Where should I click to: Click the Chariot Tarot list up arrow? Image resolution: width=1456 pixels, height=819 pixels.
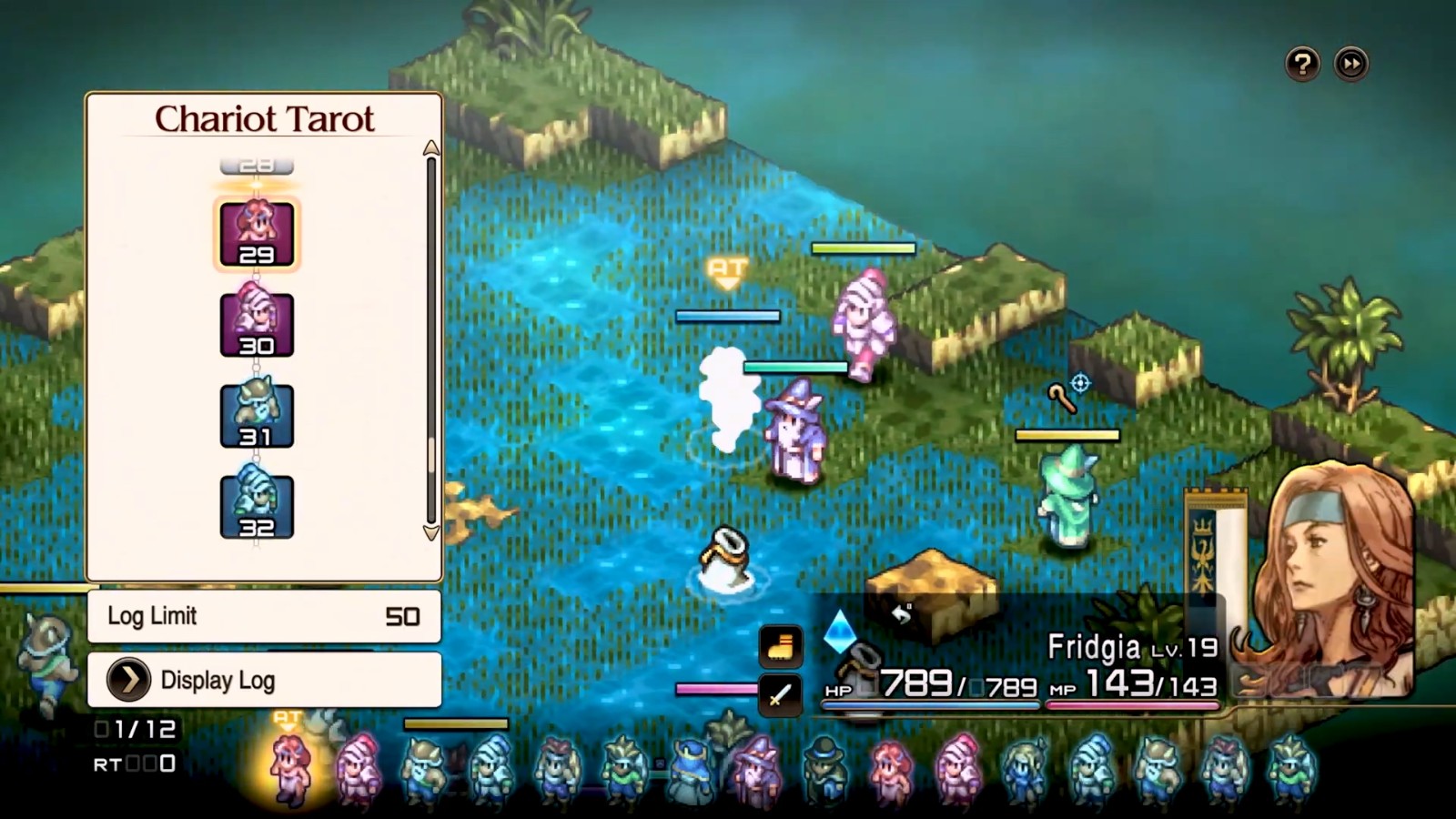pos(431,148)
